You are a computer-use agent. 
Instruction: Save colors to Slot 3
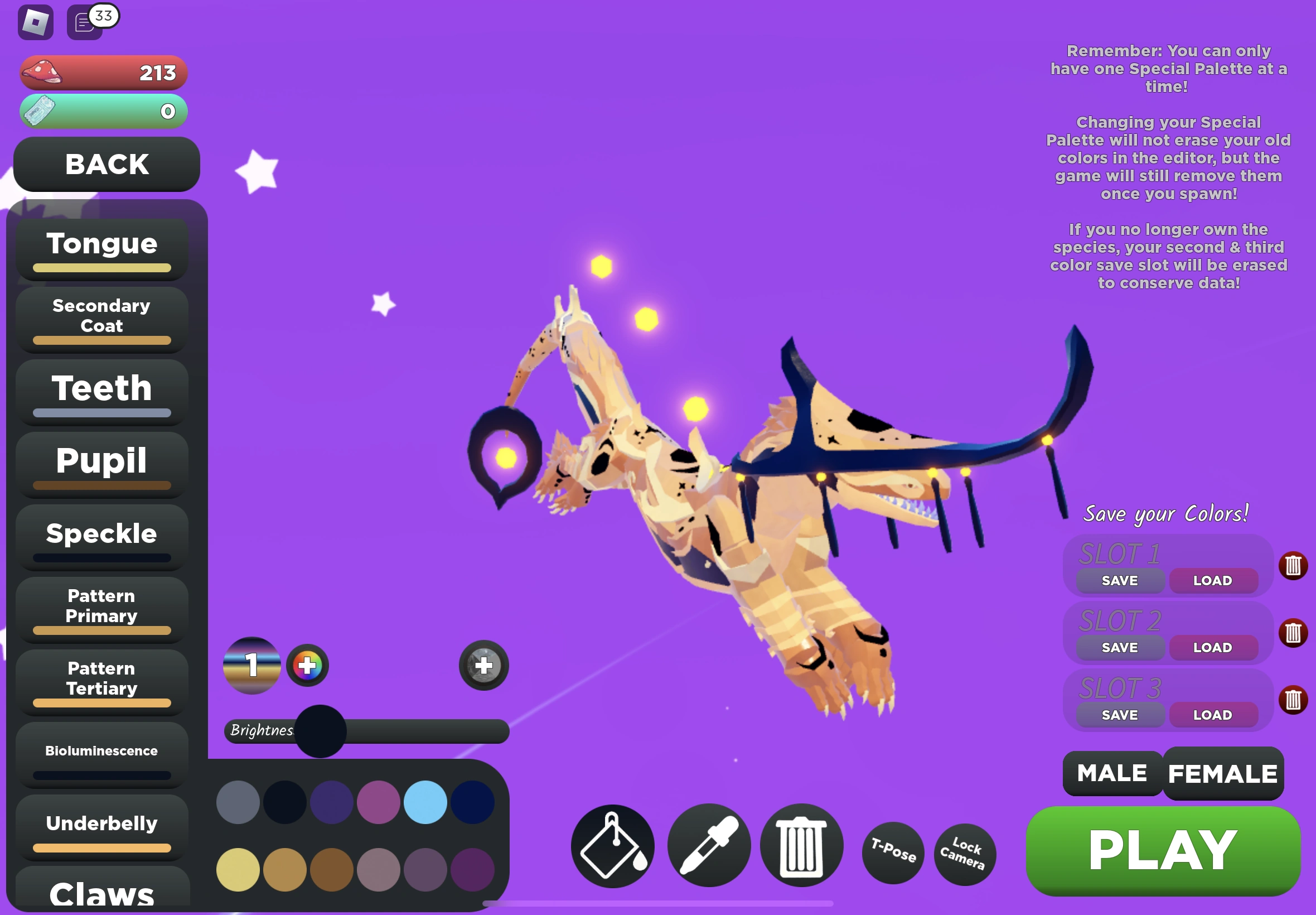point(1120,714)
